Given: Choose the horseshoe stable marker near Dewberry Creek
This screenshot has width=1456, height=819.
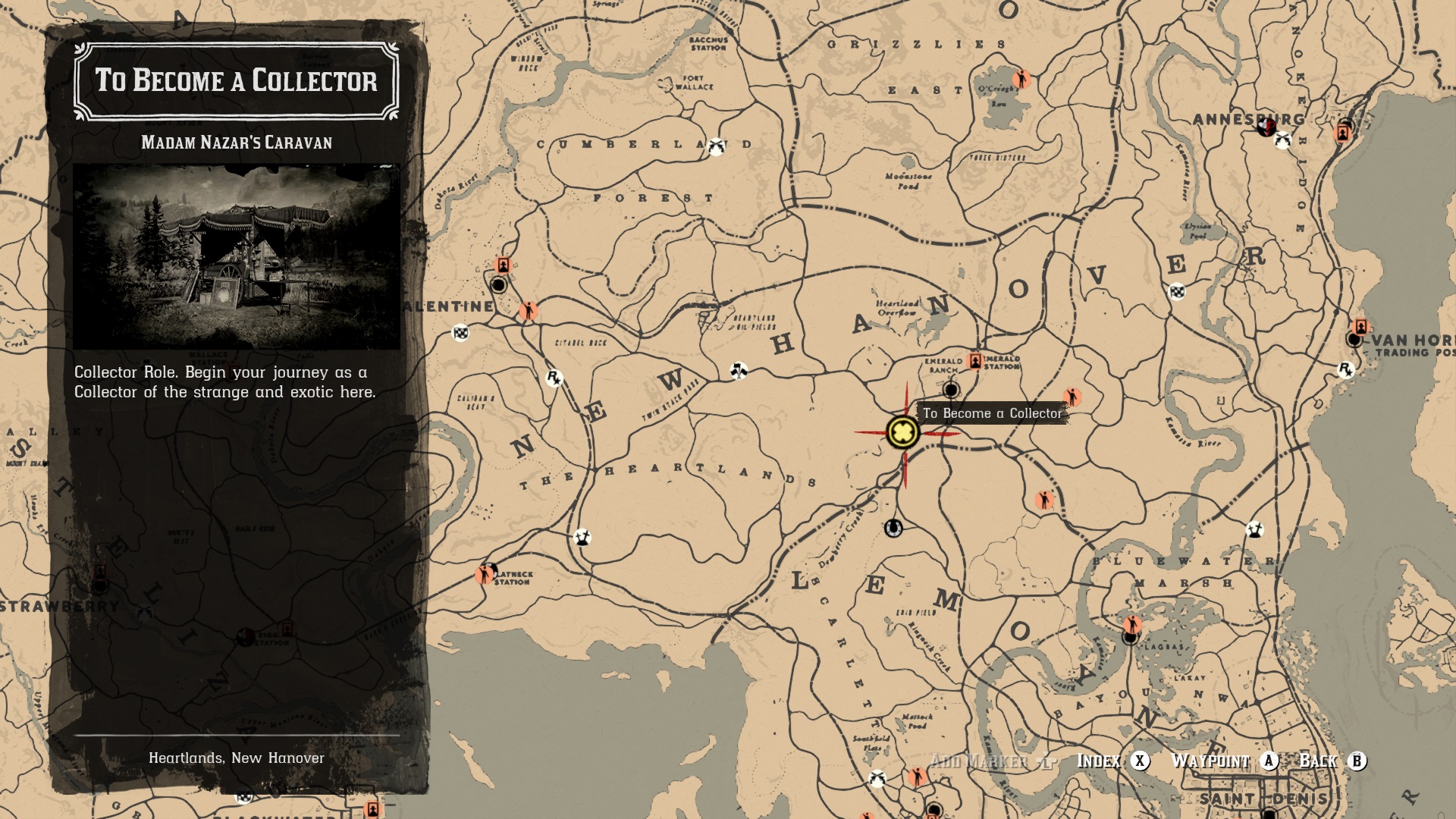Looking at the screenshot, I should (x=893, y=528).
